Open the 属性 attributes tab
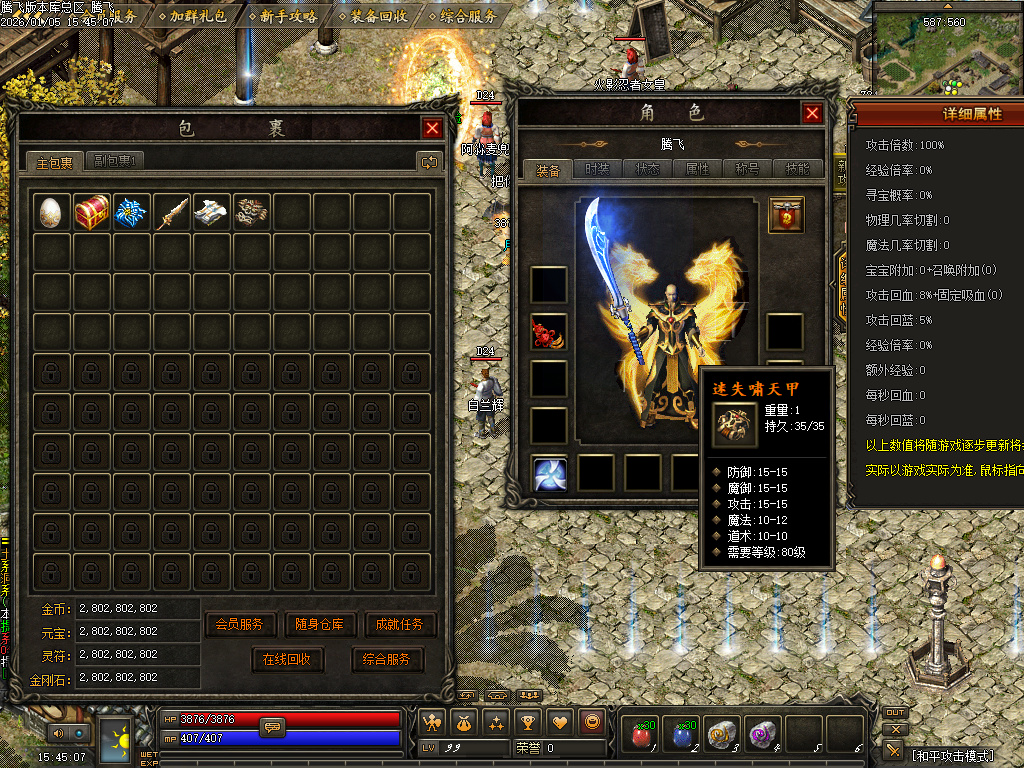Image resolution: width=1024 pixels, height=768 pixels. pos(697,169)
